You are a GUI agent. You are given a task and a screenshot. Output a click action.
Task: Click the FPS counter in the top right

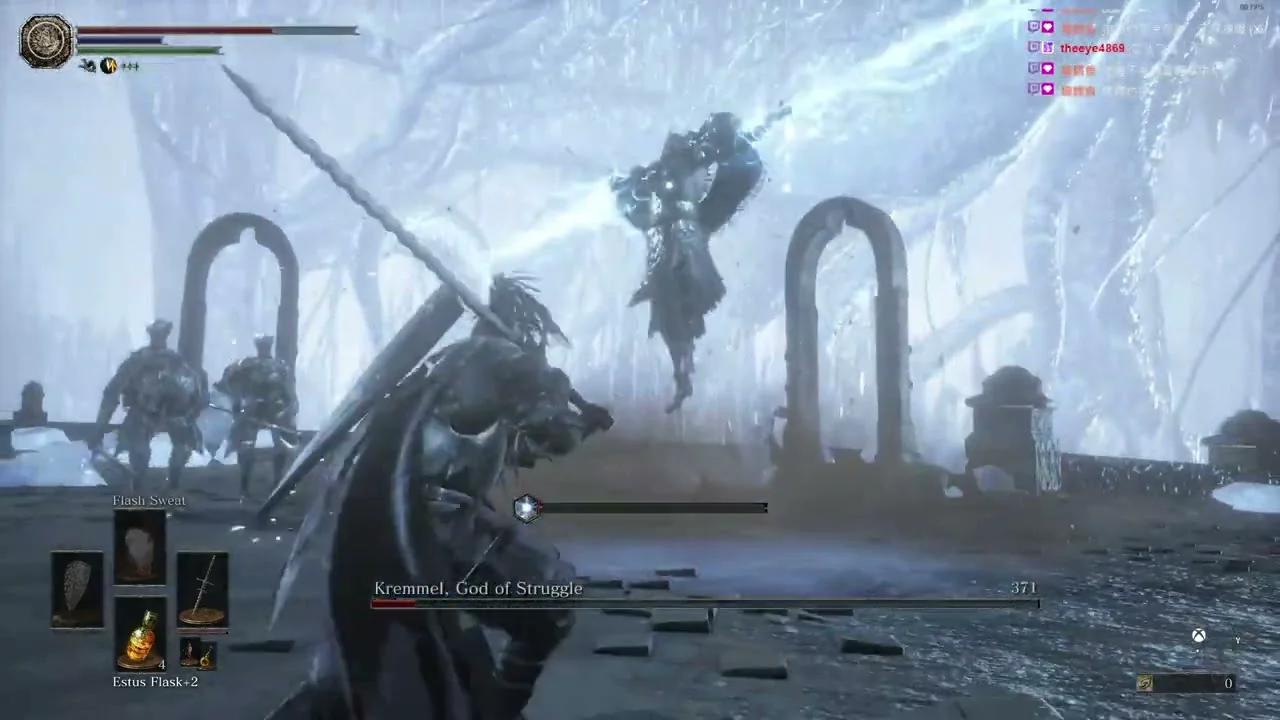(x=1250, y=6)
